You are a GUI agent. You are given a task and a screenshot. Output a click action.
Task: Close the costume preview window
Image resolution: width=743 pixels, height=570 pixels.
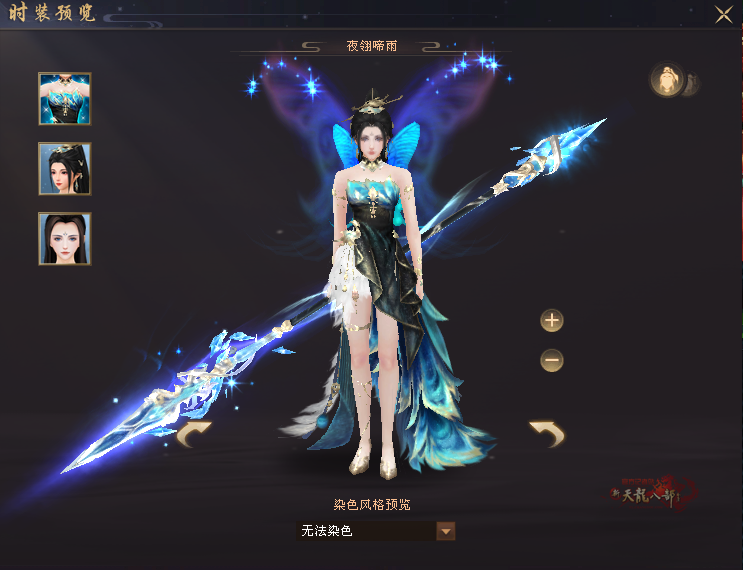click(x=723, y=14)
